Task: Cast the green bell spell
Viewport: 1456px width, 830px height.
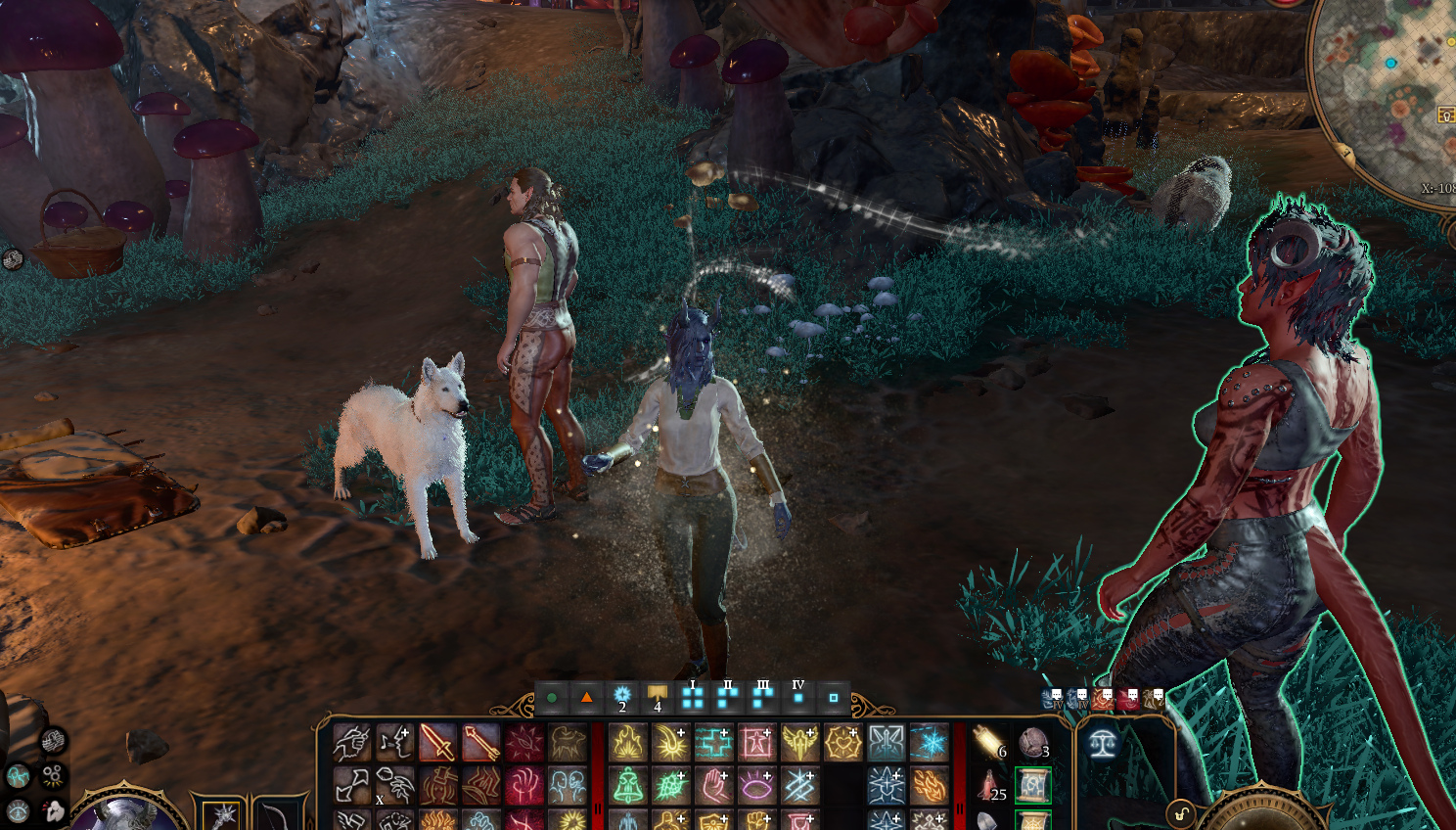Action: click(627, 785)
